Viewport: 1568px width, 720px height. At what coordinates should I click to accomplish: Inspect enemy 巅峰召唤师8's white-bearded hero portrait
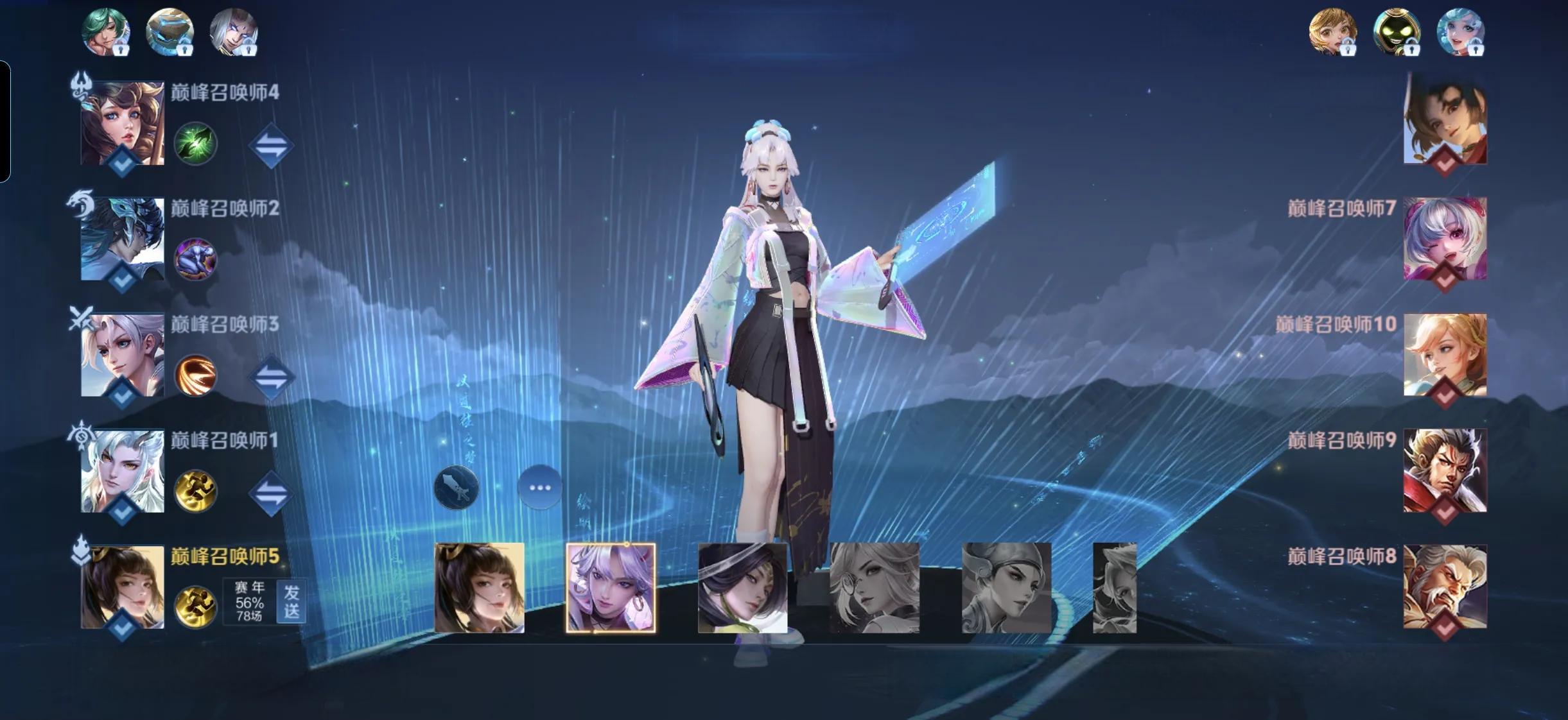[1445, 587]
